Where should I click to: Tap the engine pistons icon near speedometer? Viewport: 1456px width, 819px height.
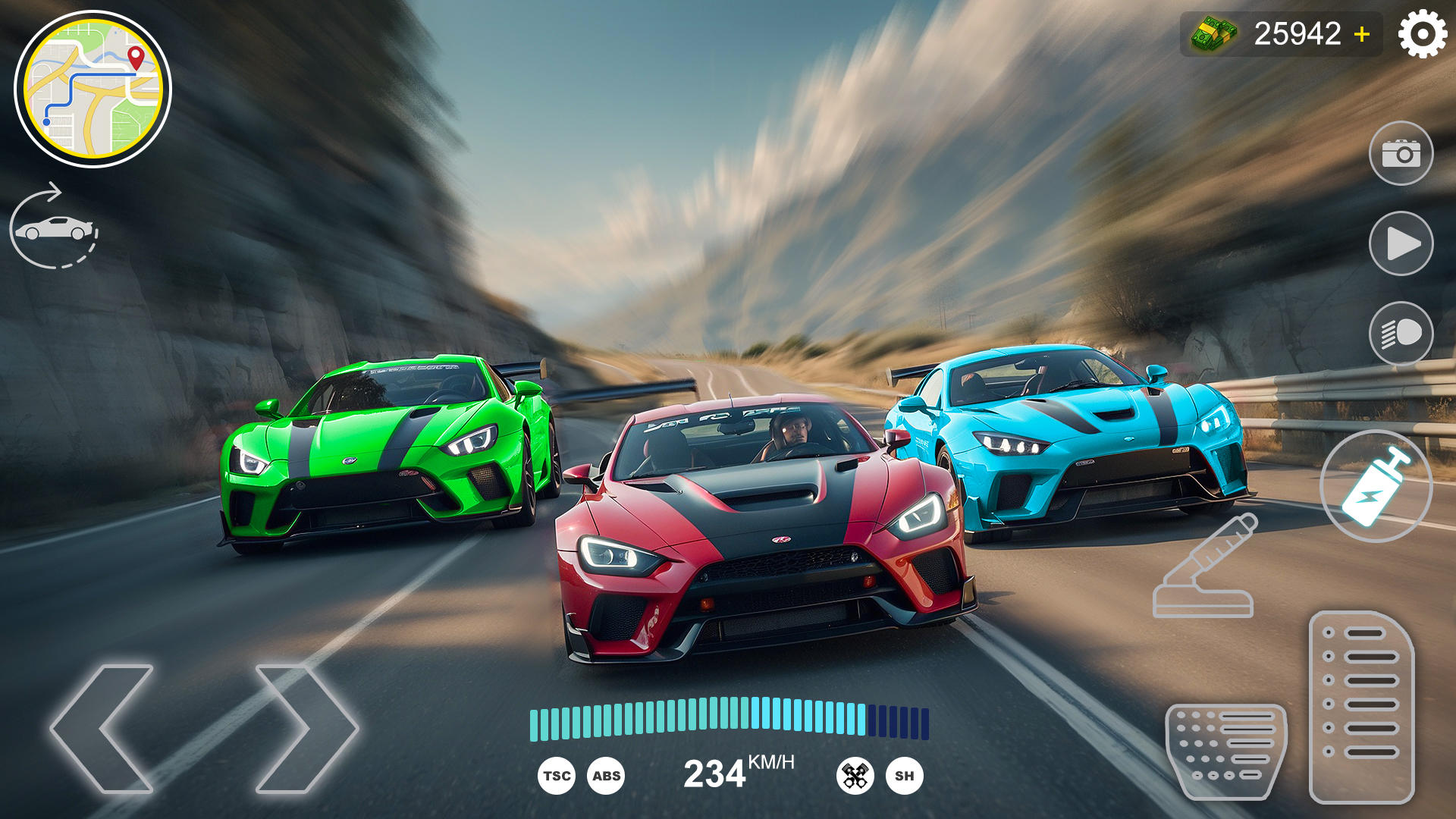click(855, 775)
